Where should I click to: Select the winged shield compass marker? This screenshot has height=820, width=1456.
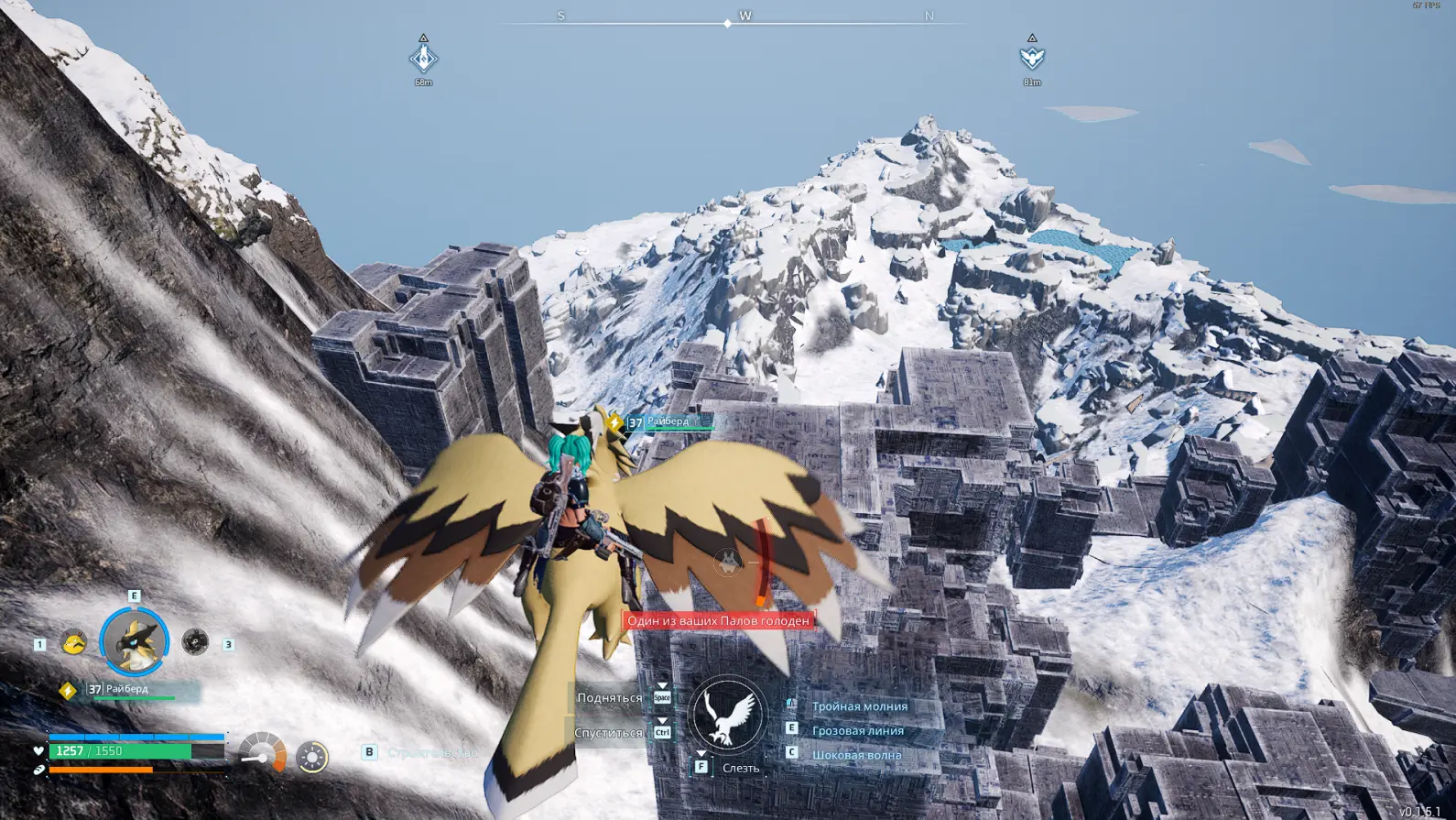click(1032, 59)
